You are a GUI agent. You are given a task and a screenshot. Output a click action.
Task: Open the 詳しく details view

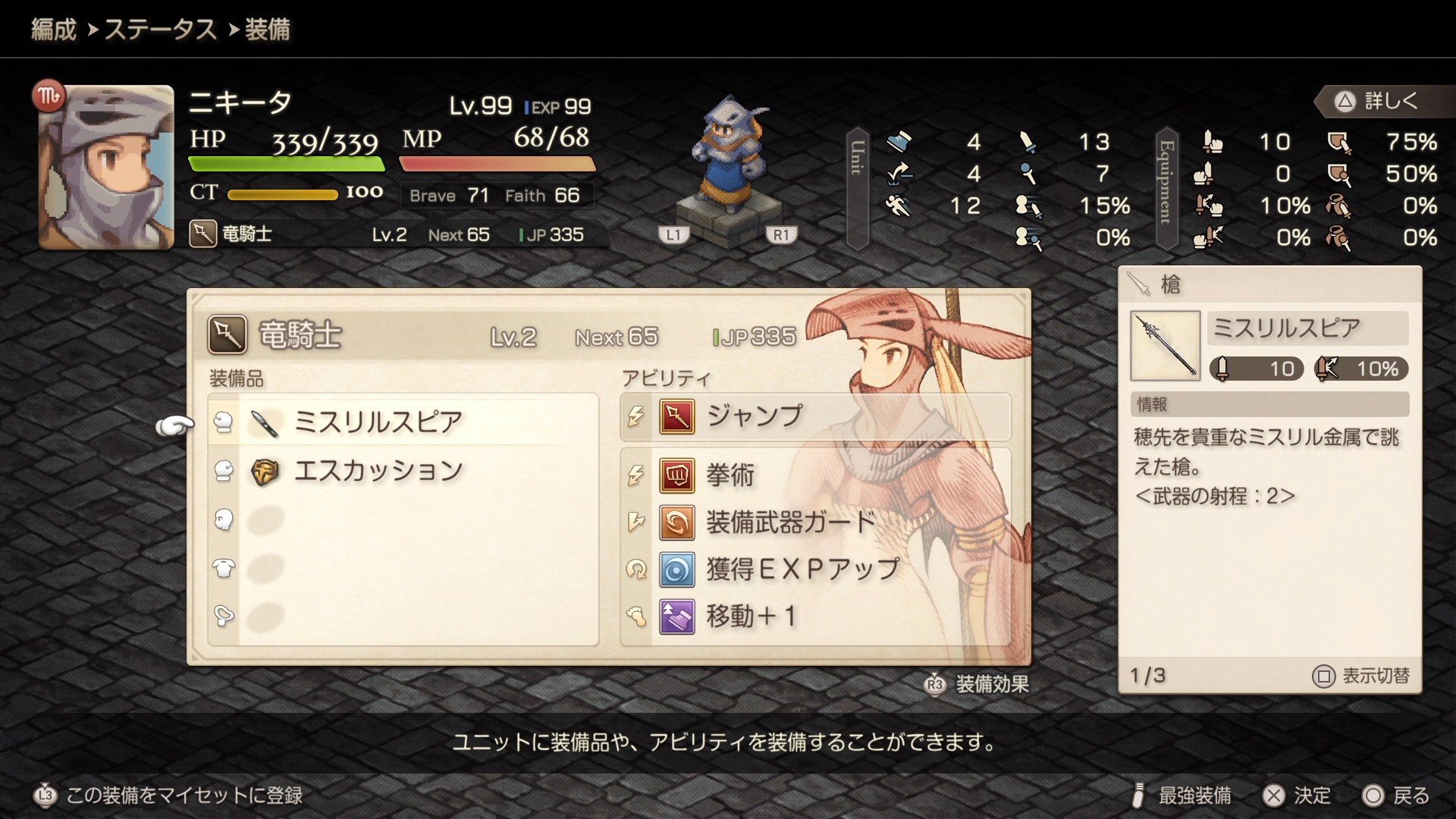click(1378, 102)
